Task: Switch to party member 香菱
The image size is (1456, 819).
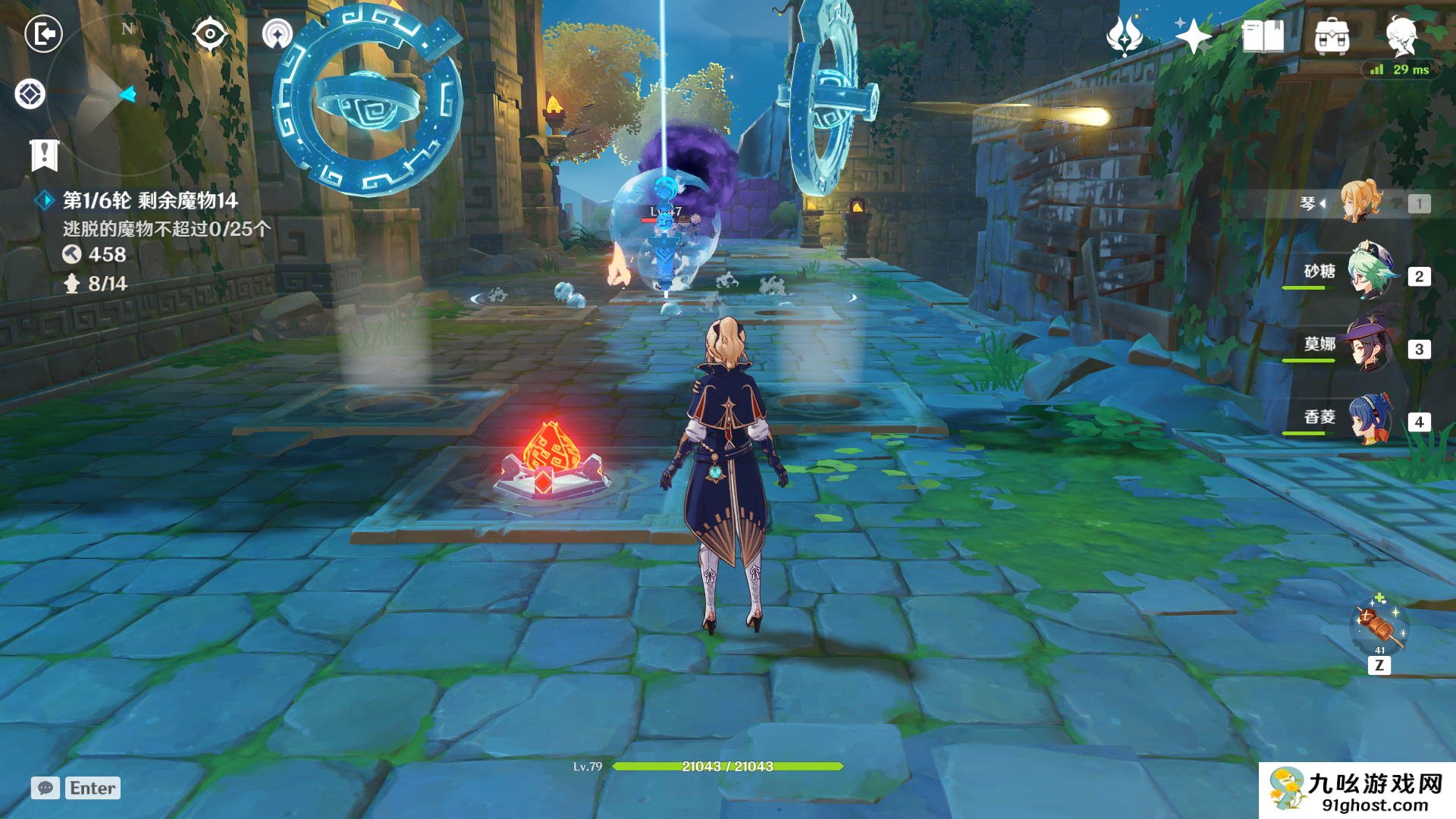Action: coord(1370,419)
